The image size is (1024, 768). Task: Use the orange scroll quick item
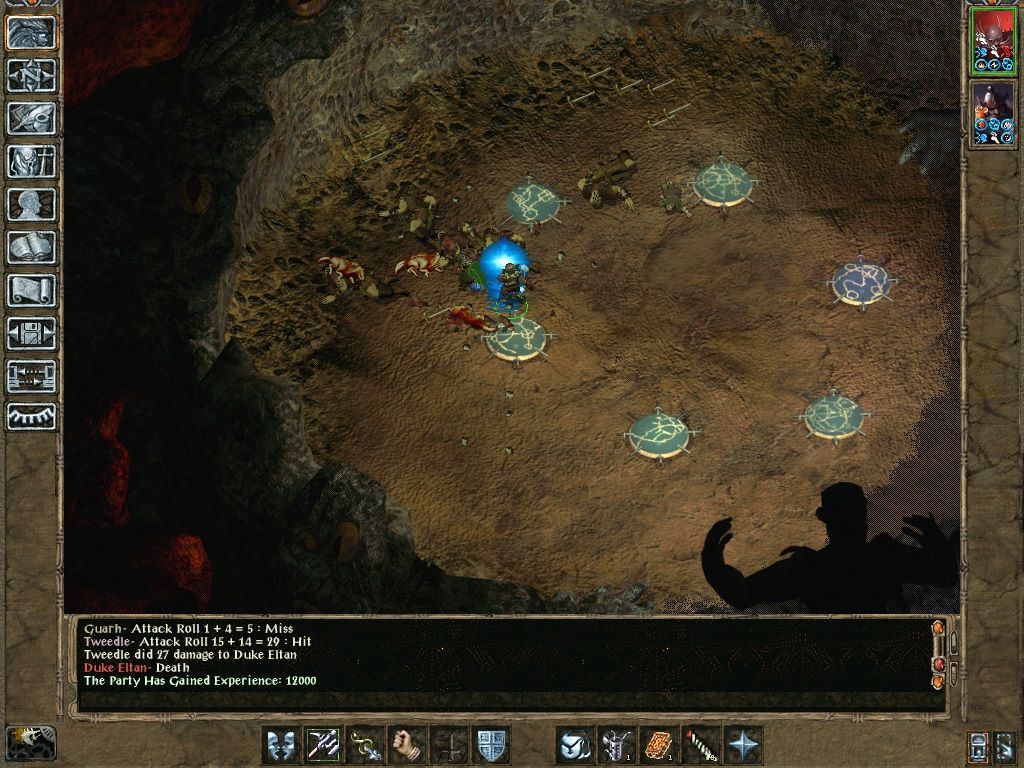coord(659,745)
